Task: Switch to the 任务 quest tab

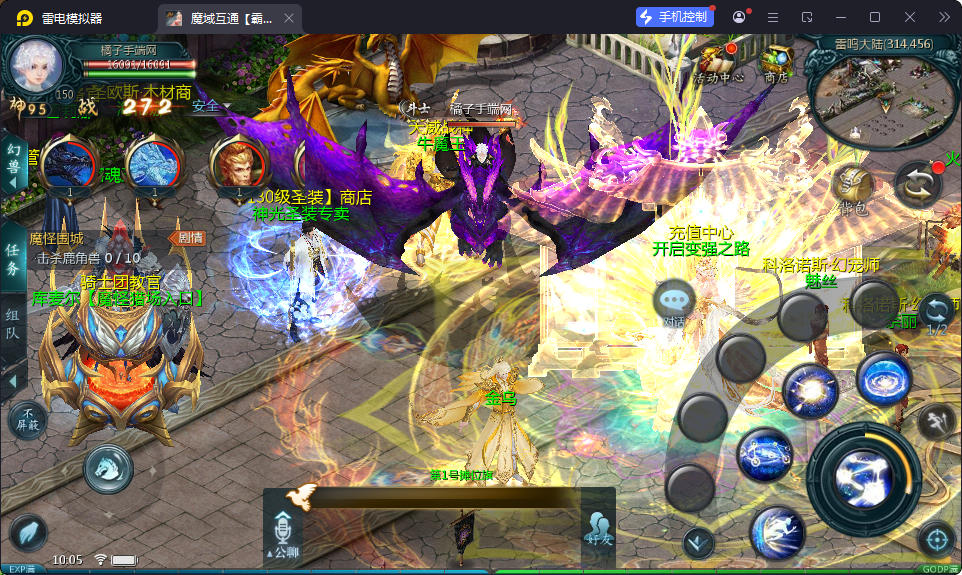Action: (13, 260)
